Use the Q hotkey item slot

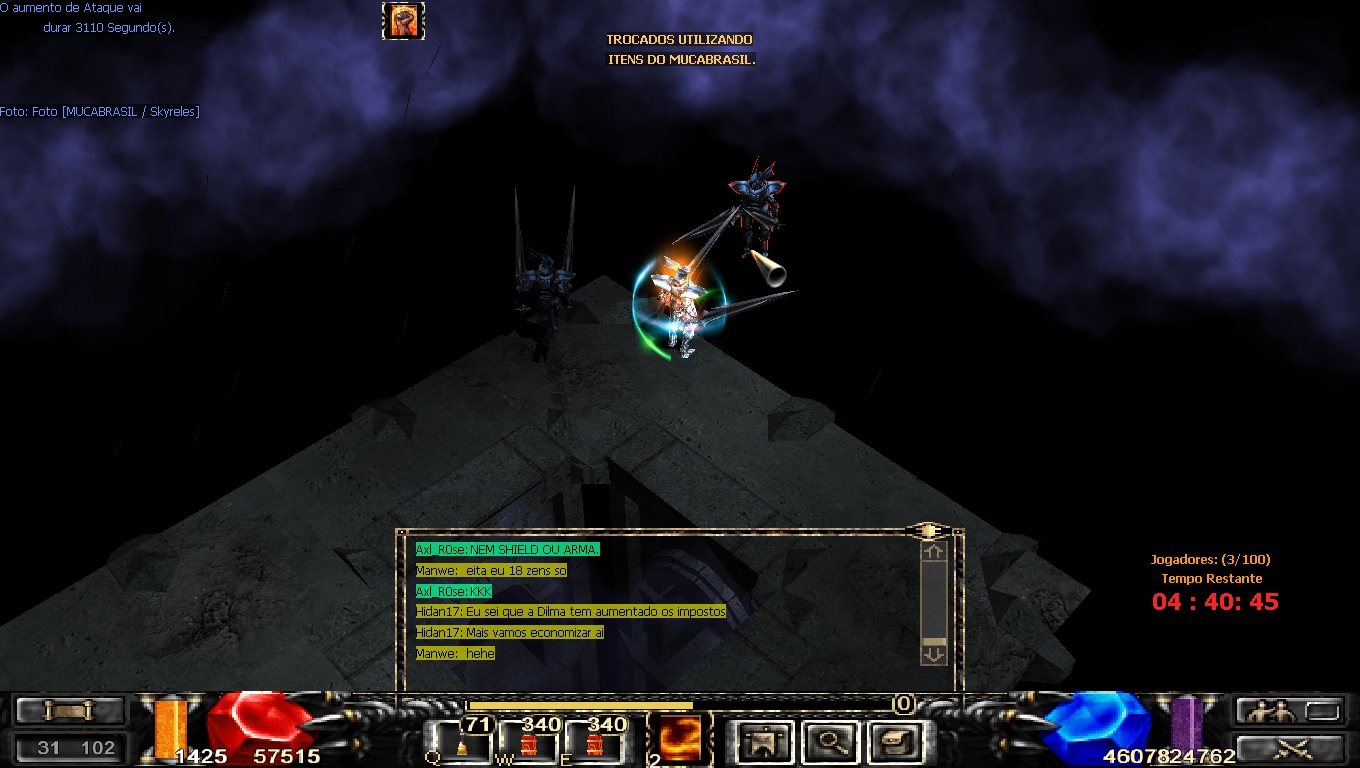pos(461,742)
